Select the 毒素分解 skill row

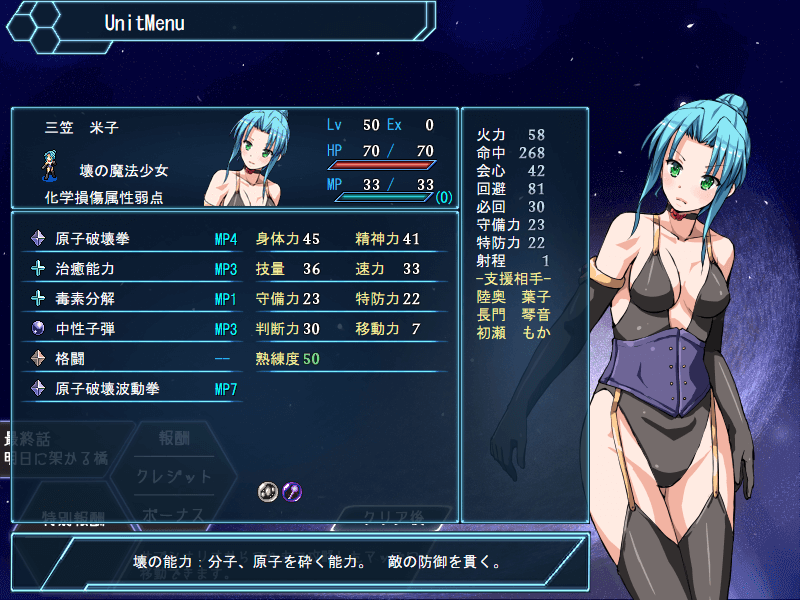(x=130, y=299)
